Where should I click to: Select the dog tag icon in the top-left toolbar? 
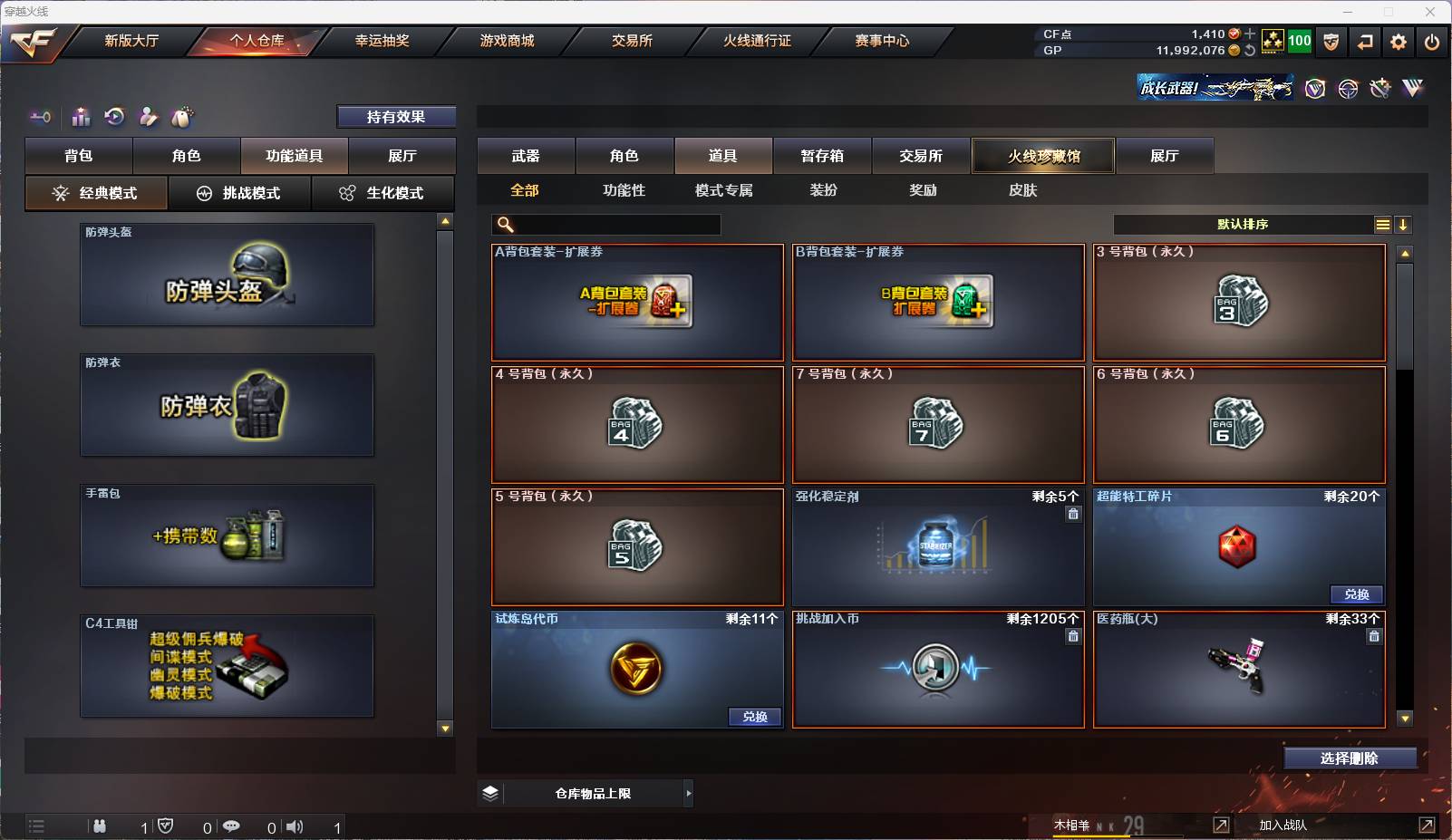[183, 116]
